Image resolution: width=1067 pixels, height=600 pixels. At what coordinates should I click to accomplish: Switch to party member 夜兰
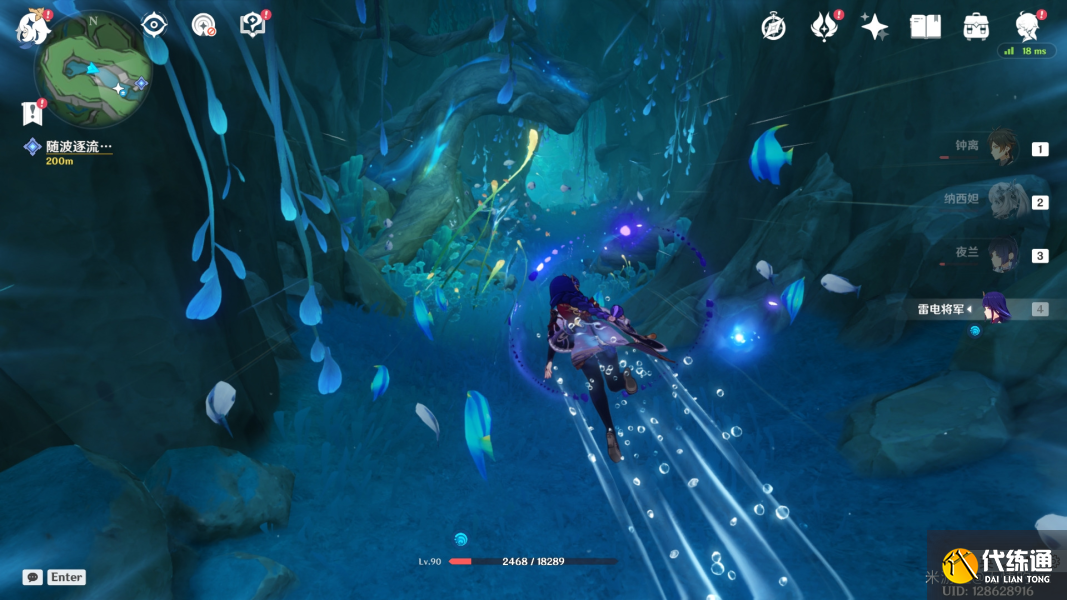coord(1001,255)
